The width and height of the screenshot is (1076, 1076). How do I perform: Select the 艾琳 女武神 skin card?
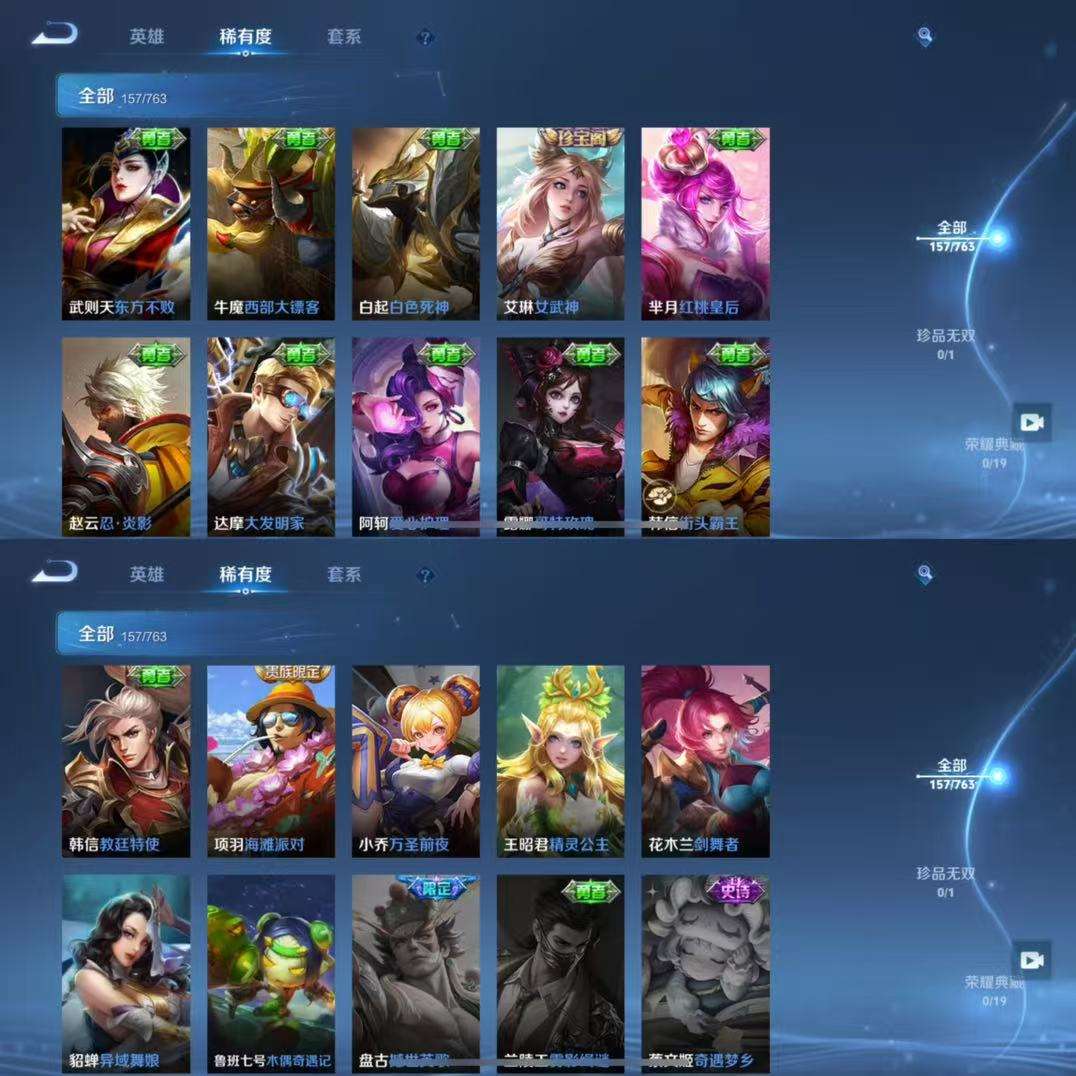(x=561, y=222)
